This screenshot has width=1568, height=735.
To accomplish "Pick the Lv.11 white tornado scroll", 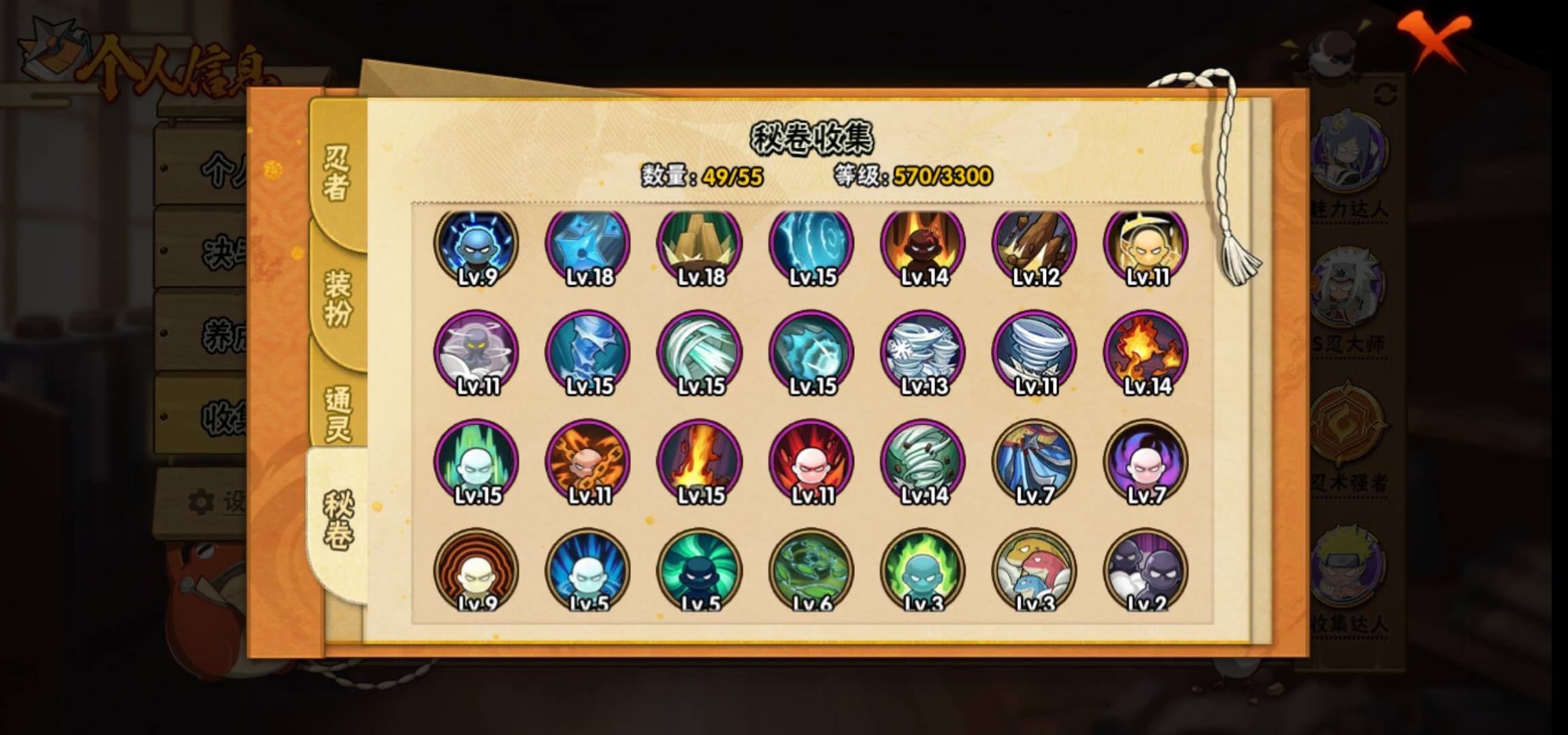I will click(x=1034, y=353).
